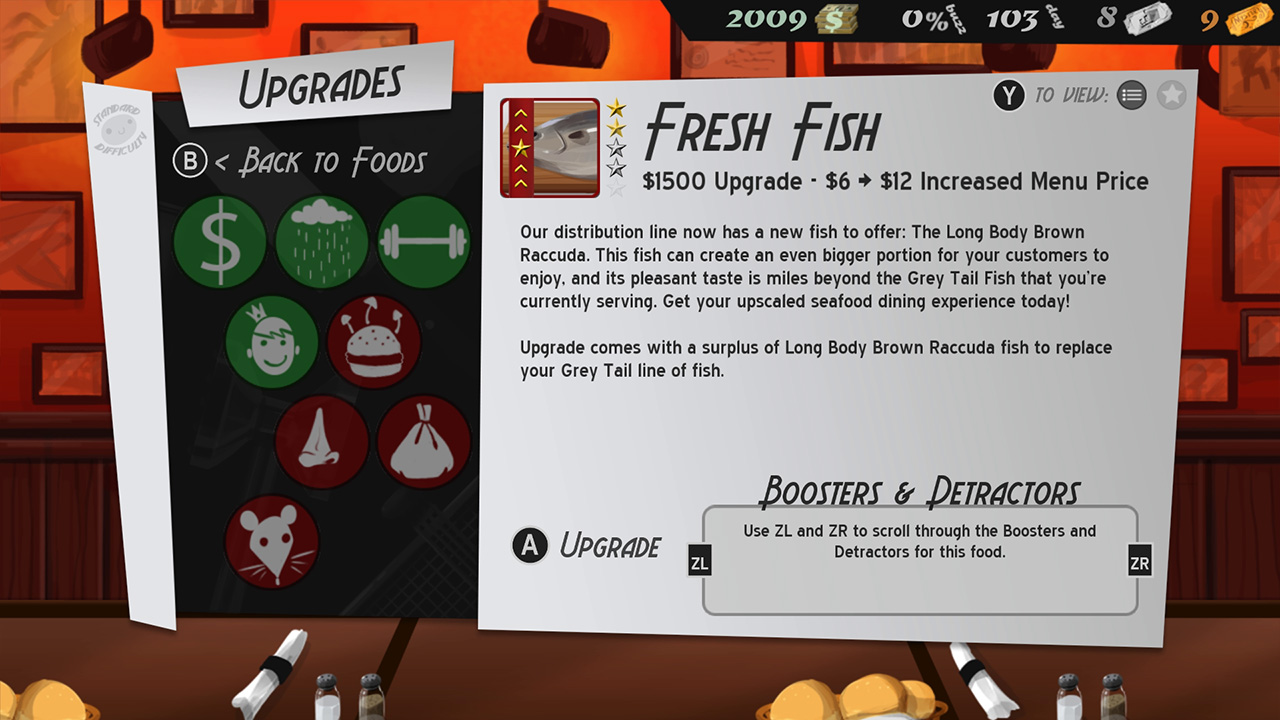Select the dollar sign upgrade icon
1280x720 pixels.
[x=219, y=242]
